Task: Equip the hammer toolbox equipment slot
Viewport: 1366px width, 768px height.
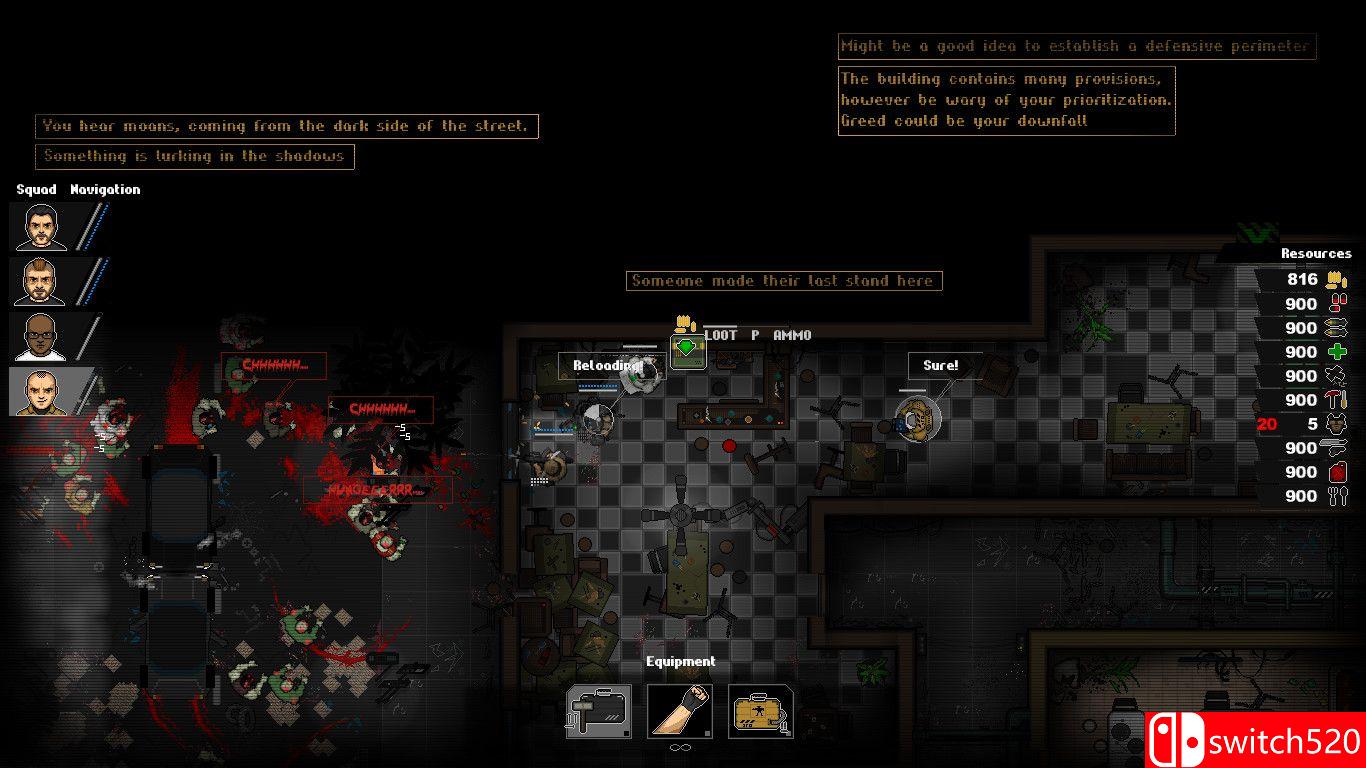Action: [x=598, y=711]
